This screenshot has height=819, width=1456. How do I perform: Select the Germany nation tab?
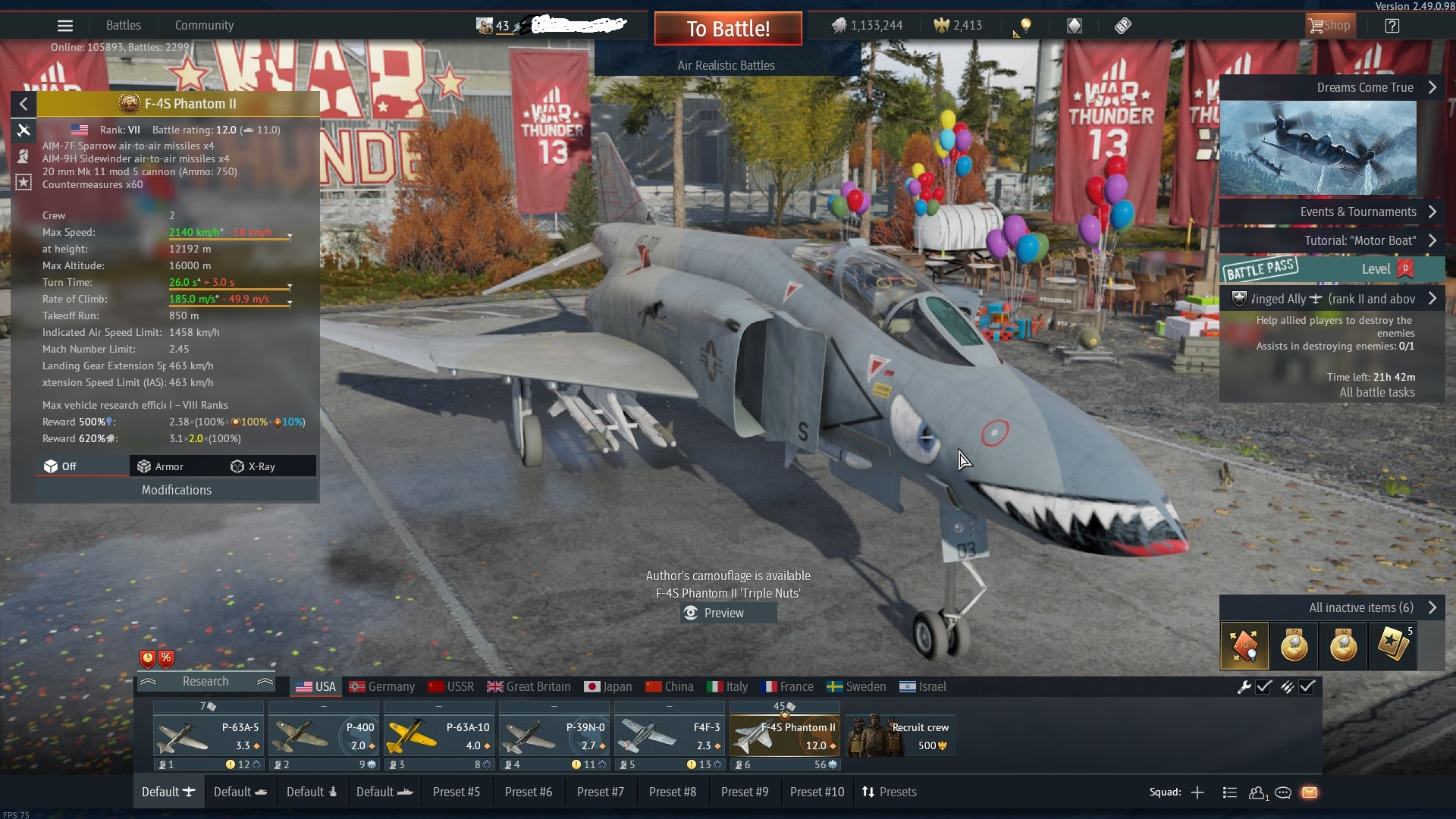coord(382,686)
